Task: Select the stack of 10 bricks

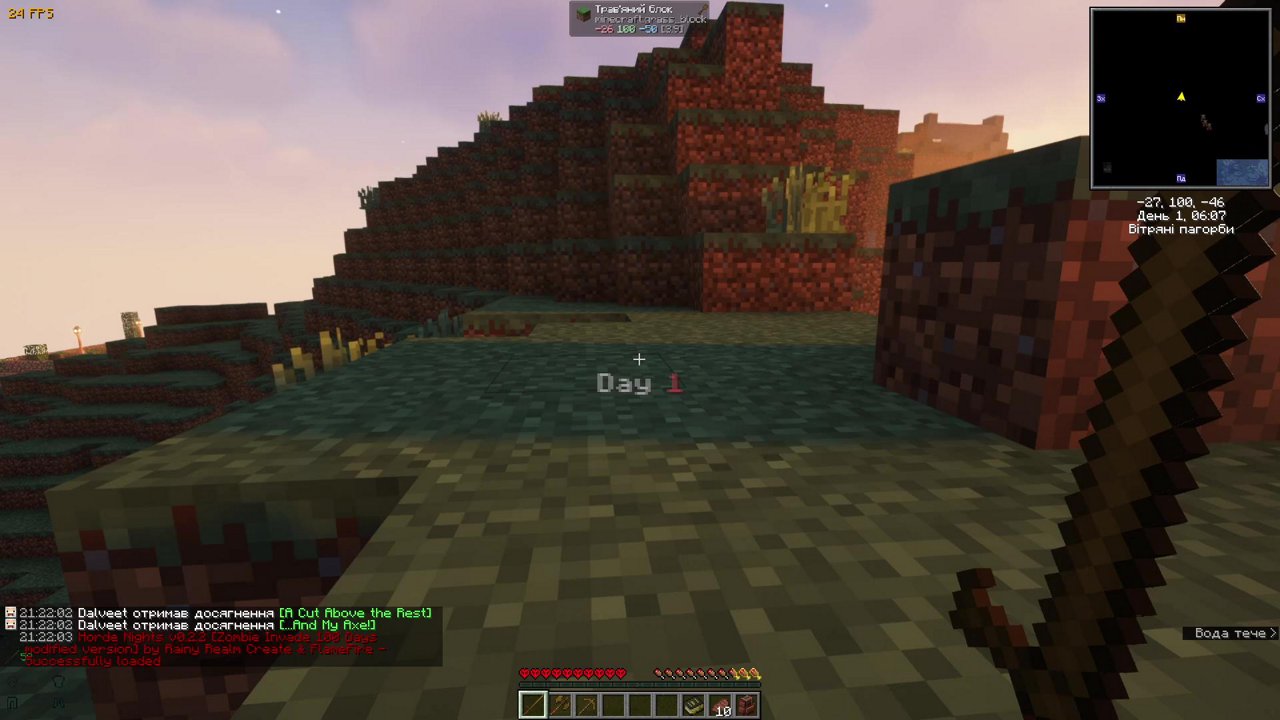Action: [x=721, y=704]
